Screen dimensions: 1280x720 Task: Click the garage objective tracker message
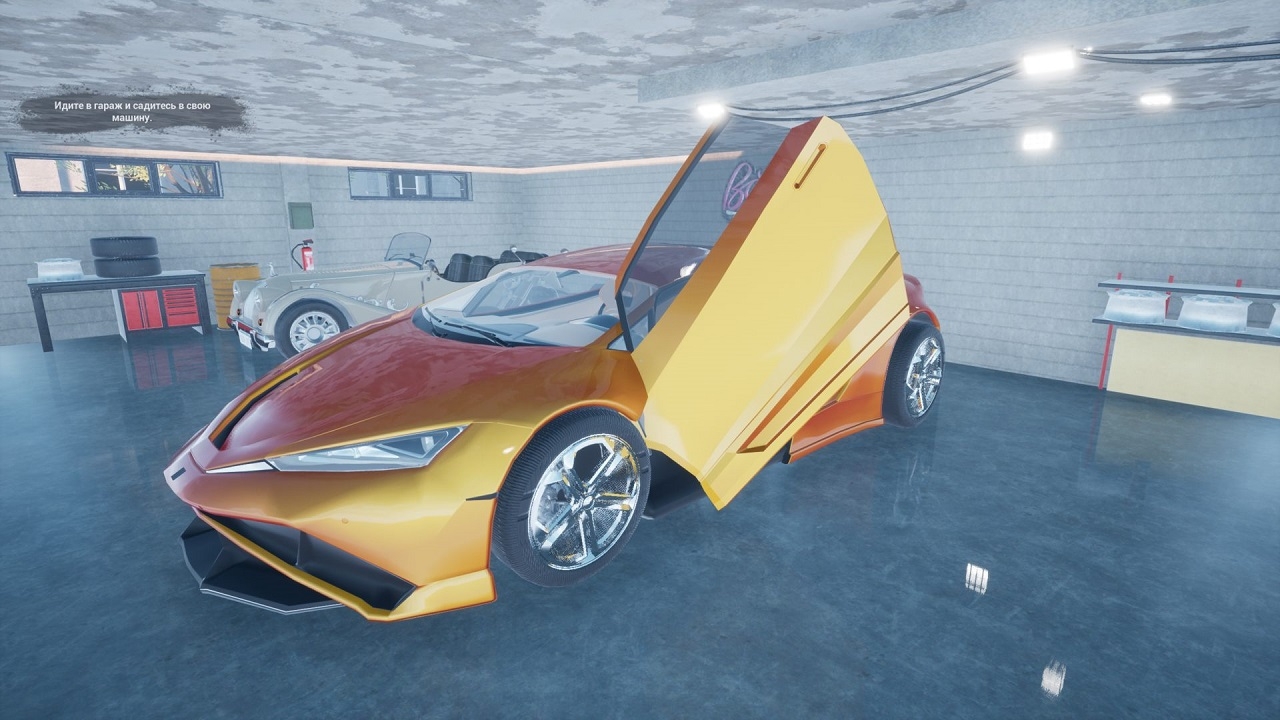tap(131, 112)
